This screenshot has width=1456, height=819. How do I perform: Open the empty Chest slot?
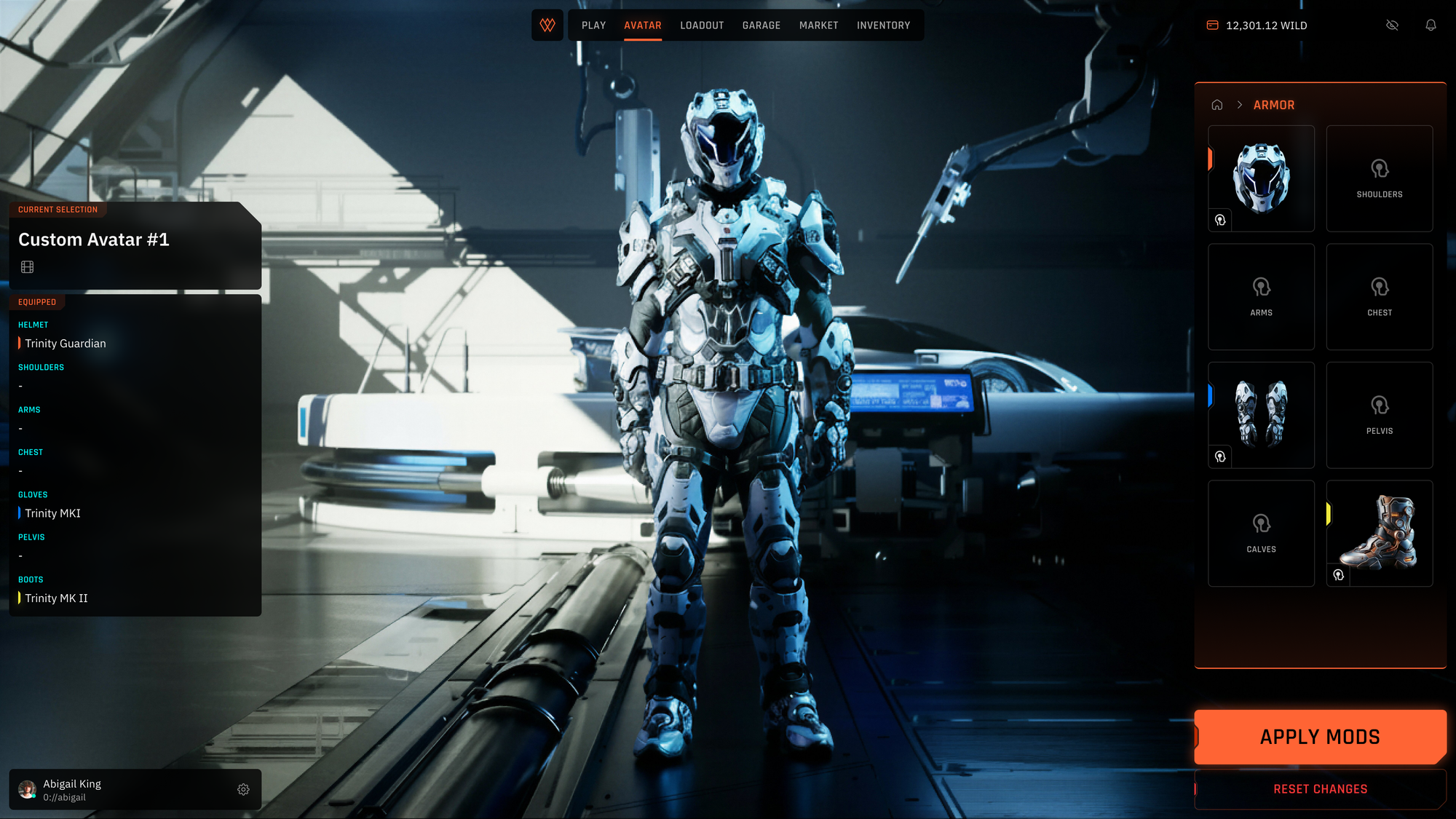(x=1380, y=296)
